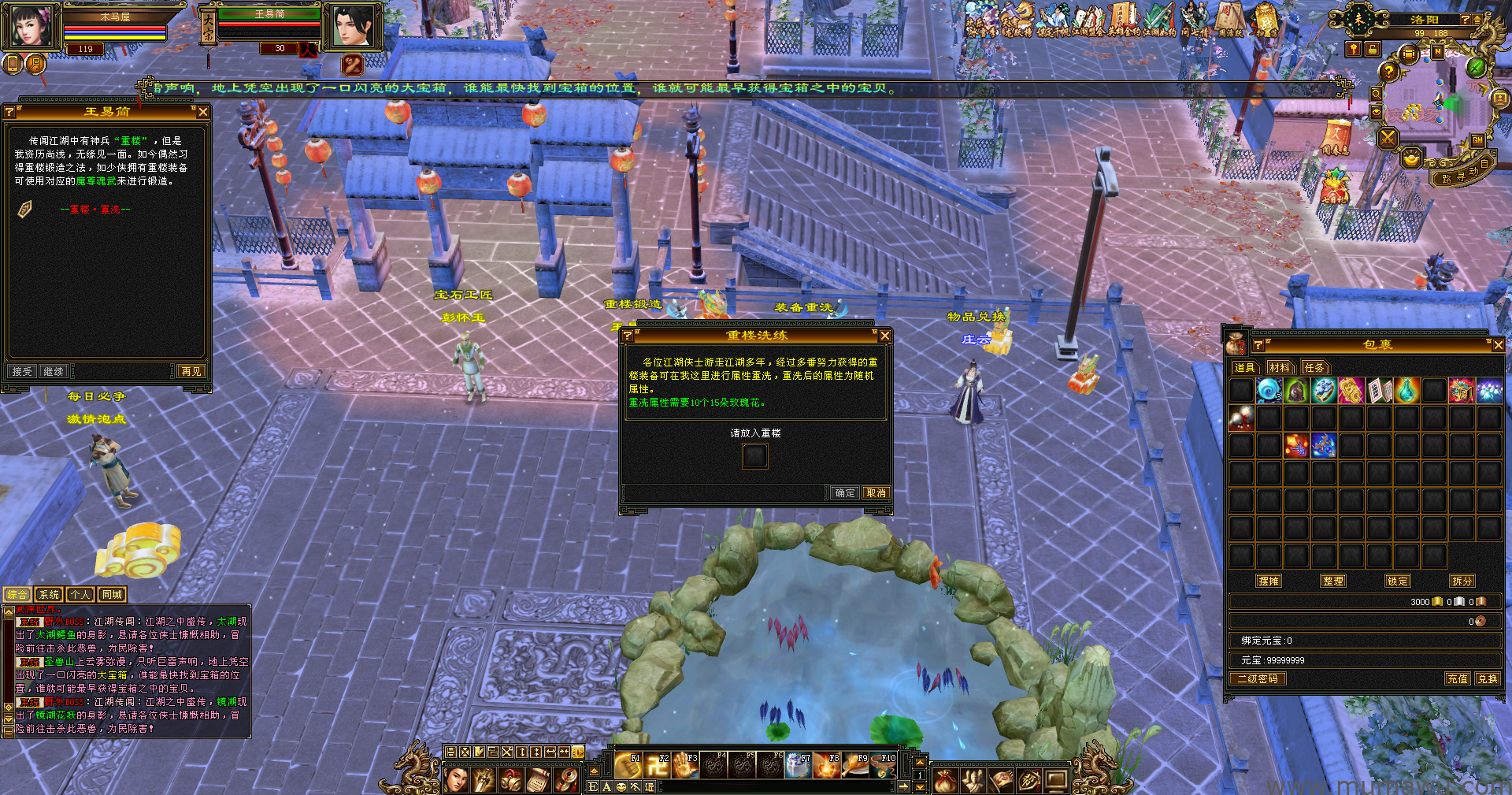Switch chat to the 系统 tab
The width and height of the screenshot is (1512, 795).
coord(49,595)
